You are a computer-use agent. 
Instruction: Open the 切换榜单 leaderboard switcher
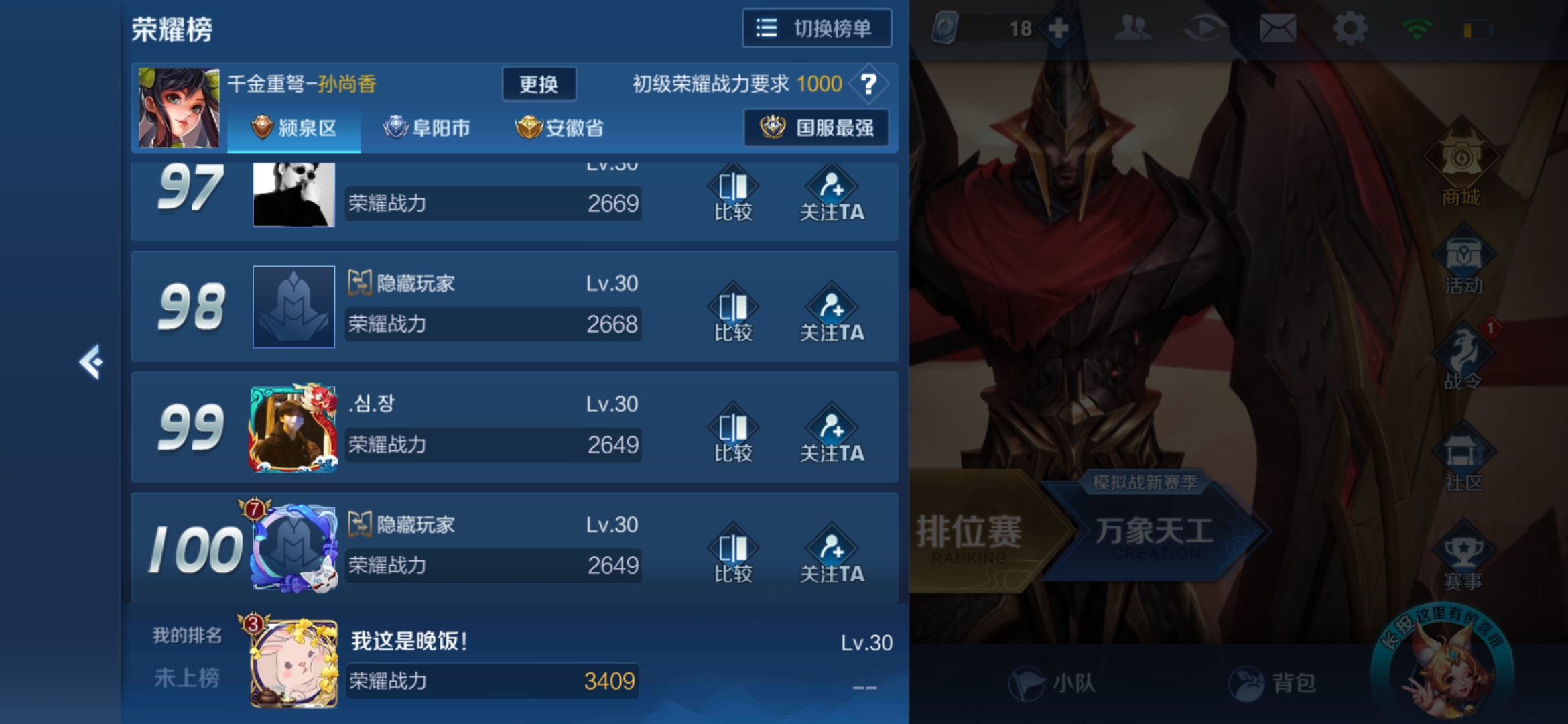[x=816, y=28]
